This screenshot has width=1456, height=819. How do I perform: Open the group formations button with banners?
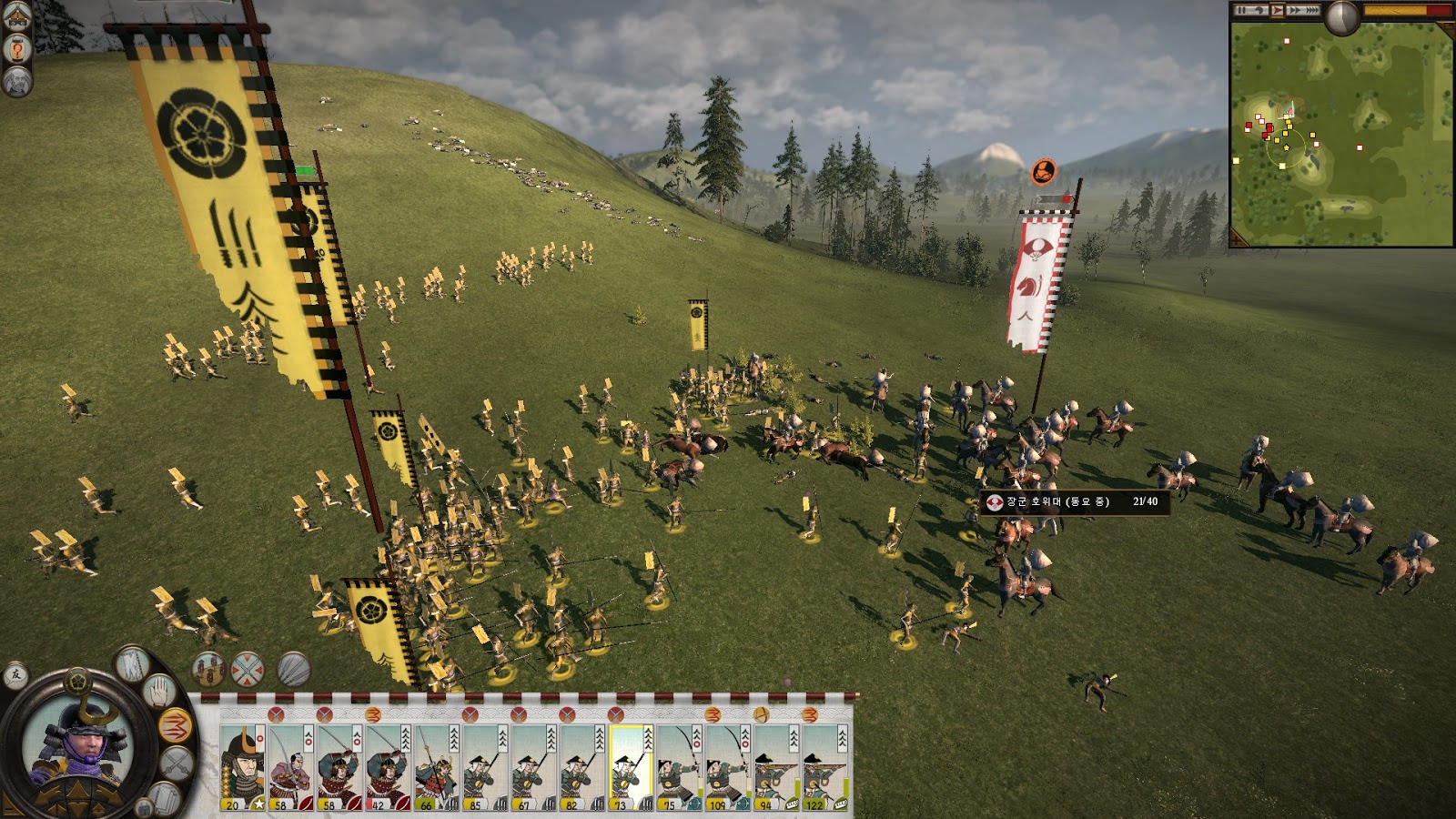click(208, 670)
